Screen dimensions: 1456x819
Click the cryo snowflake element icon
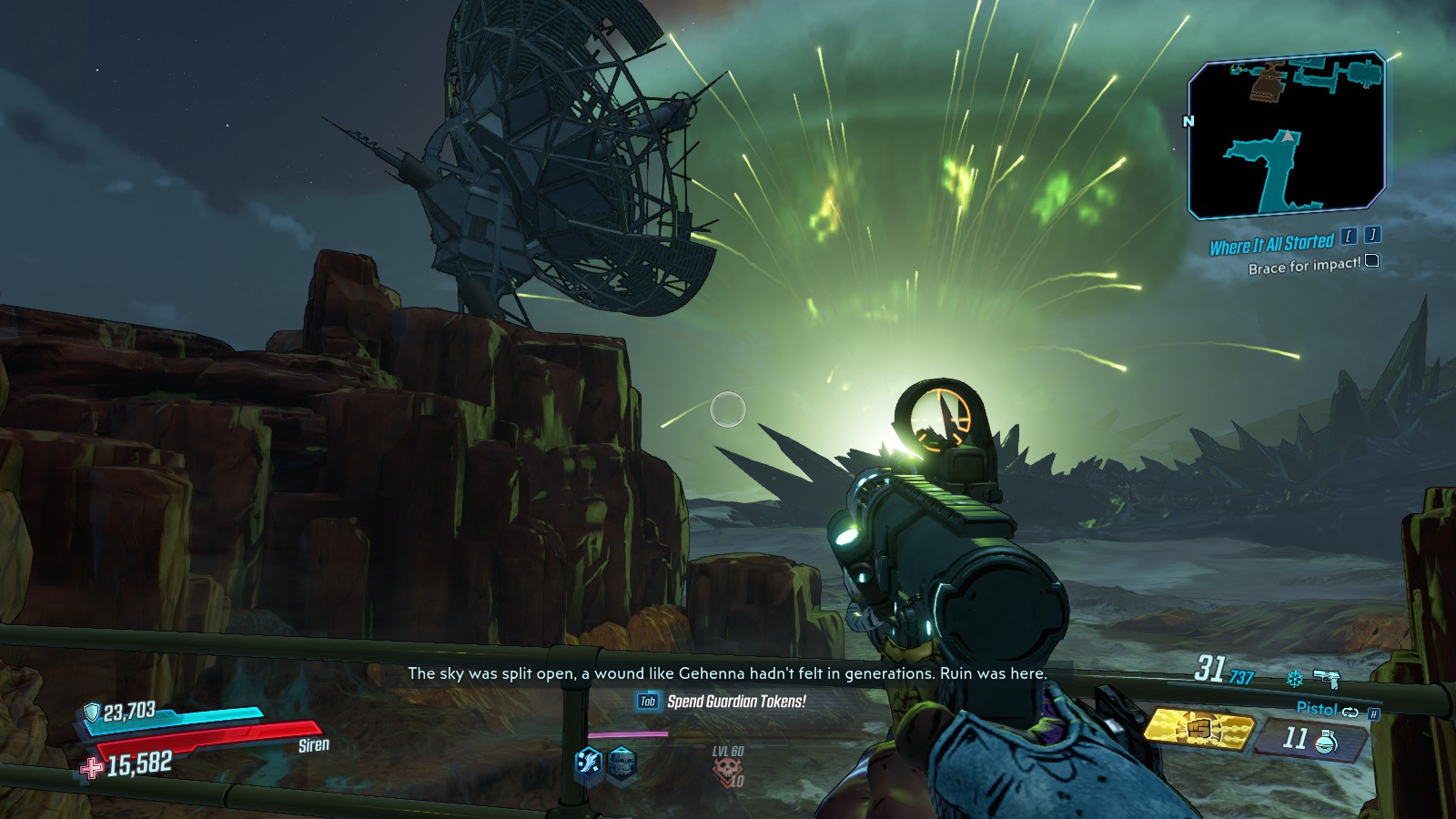pos(1294,678)
